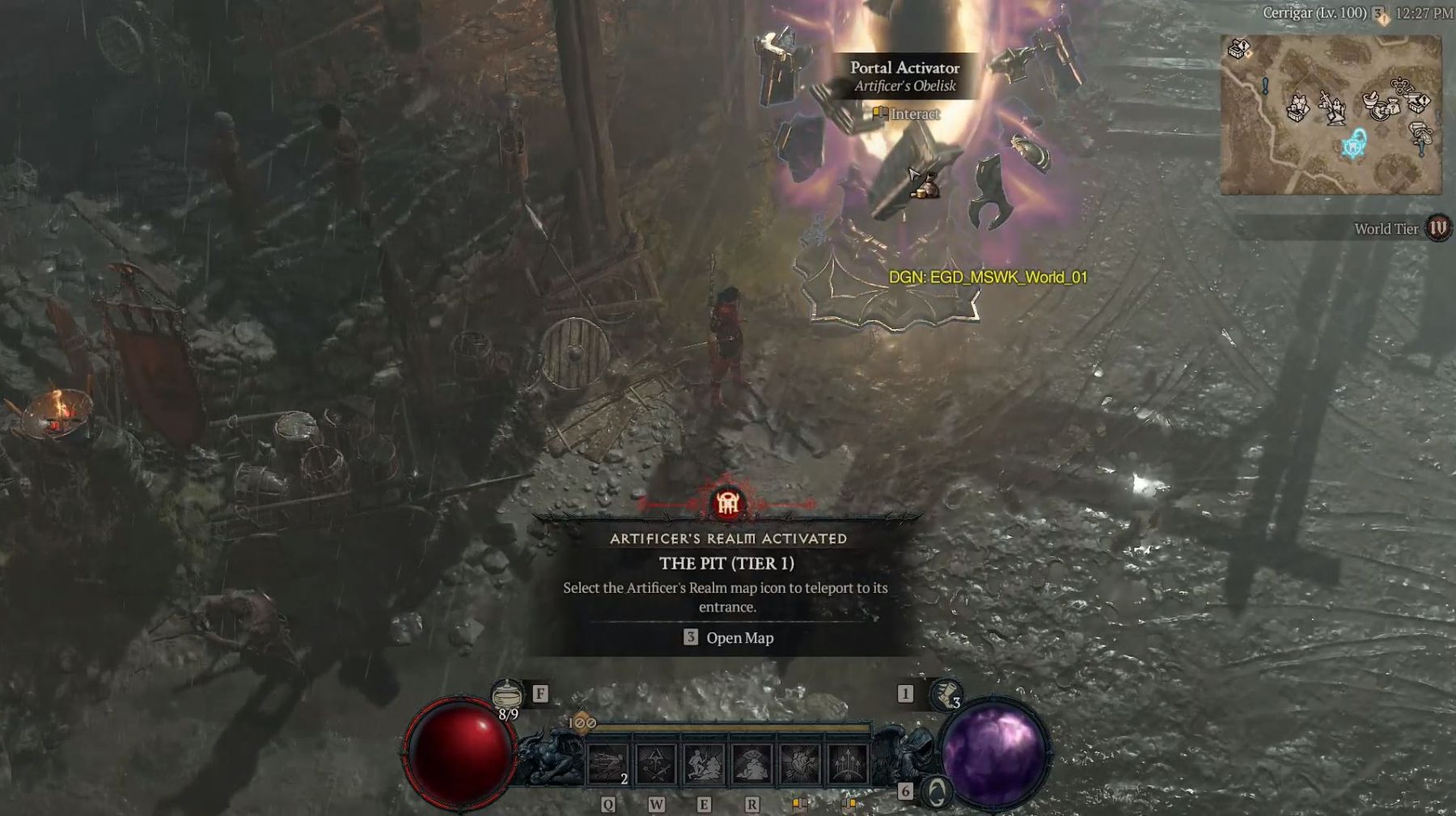The height and width of the screenshot is (816, 1456).
Task: Select the weapon vendor sword icon on minimap
Action: [x=1331, y=106]
